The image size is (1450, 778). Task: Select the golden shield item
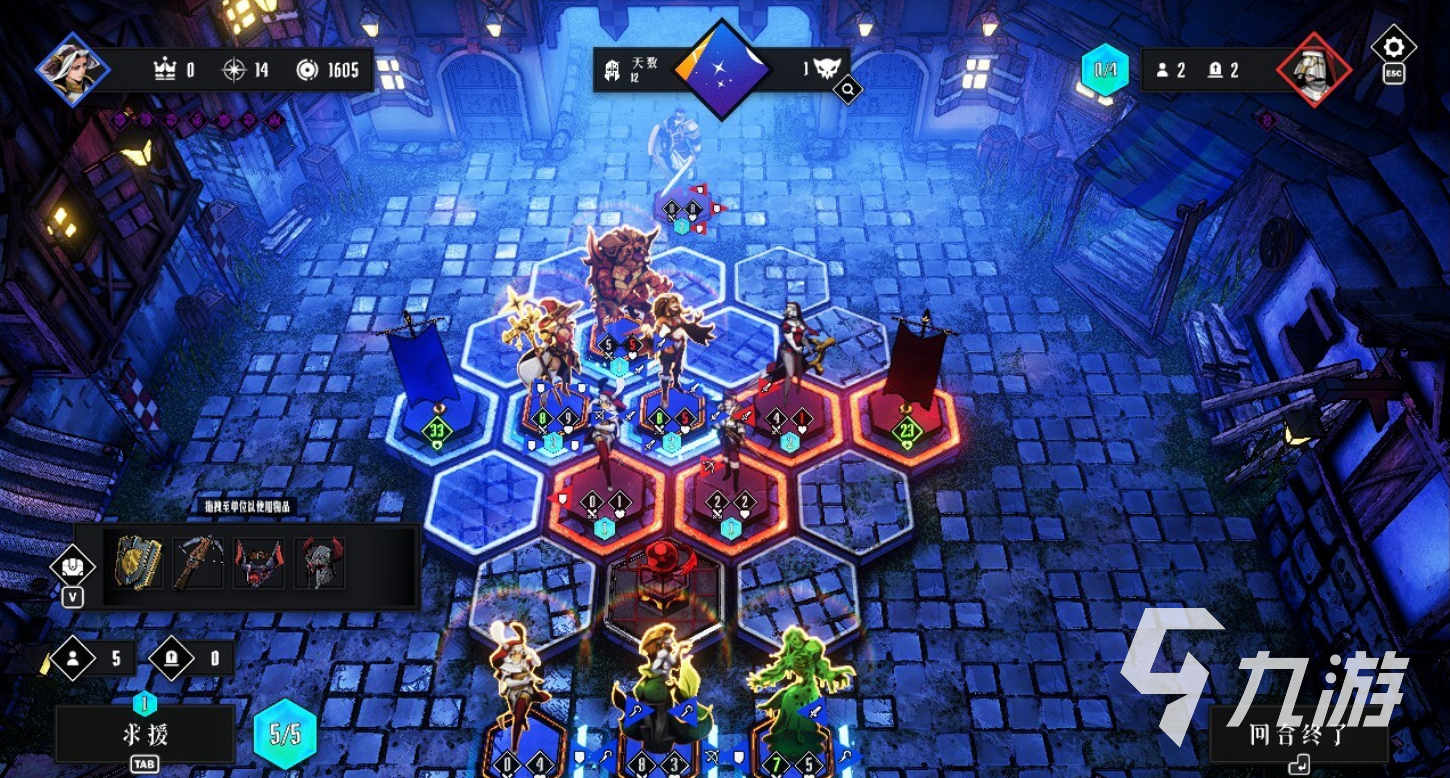point(139,563)
